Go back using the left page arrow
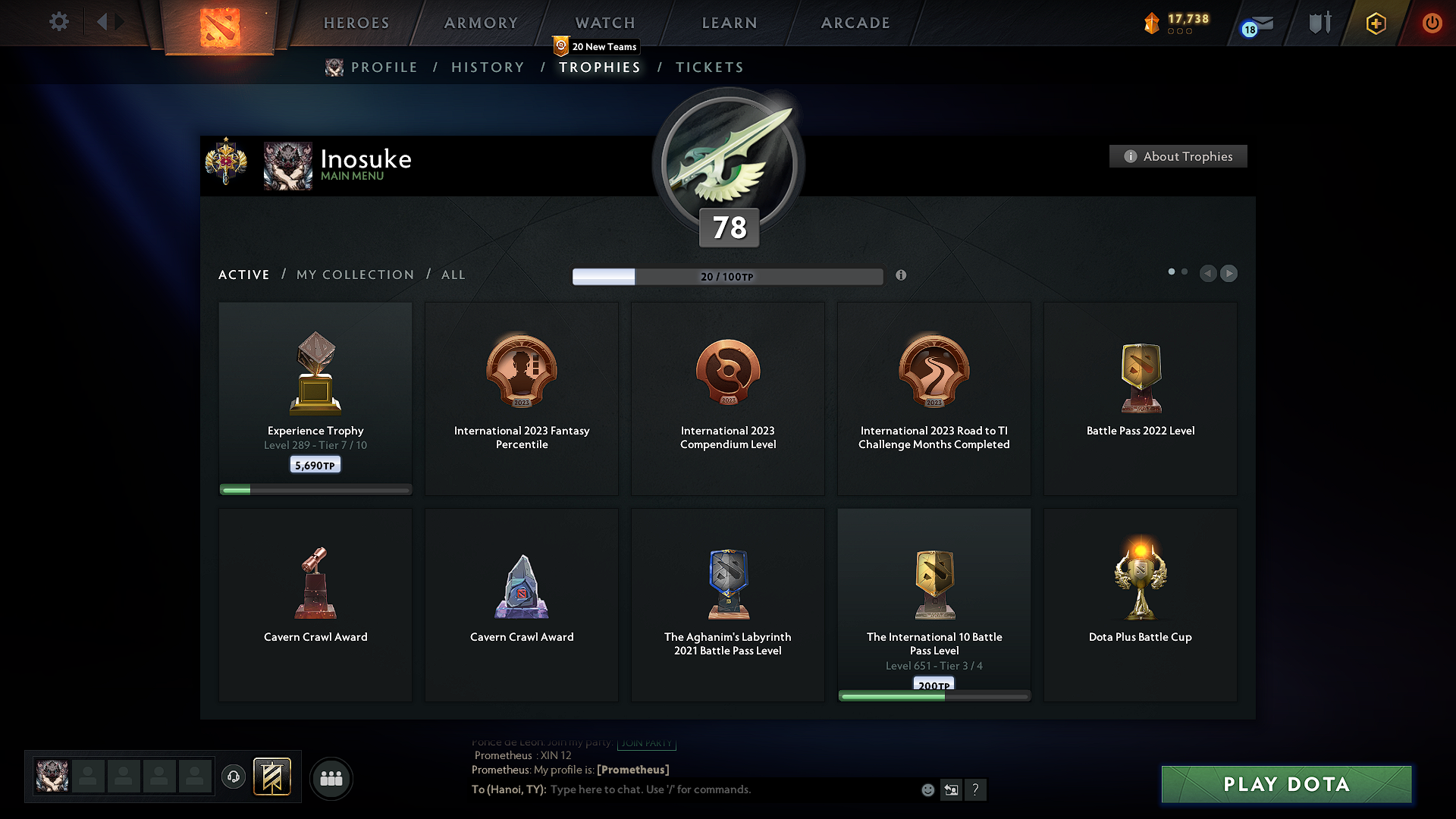 pos(1209,274)
